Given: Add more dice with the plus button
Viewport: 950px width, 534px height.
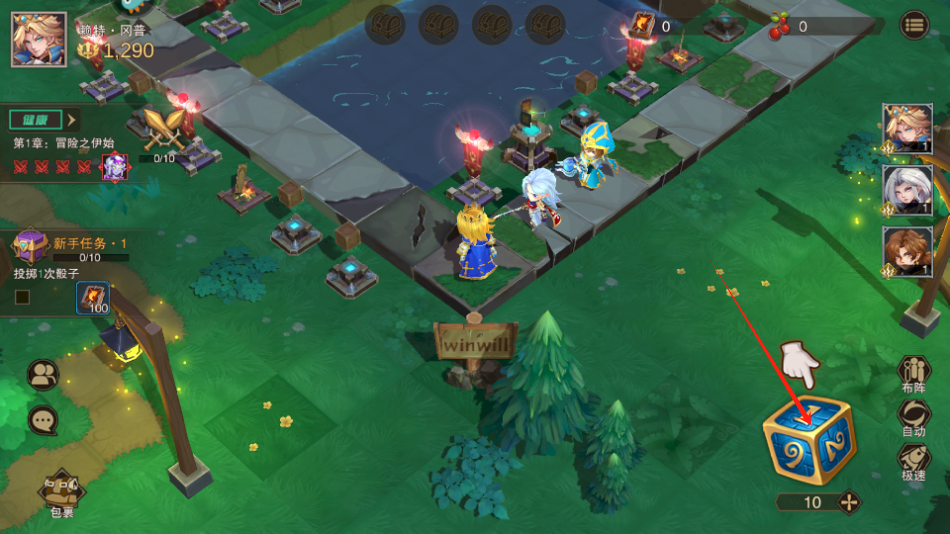Looking at the screenshot, I should pos(849,502).
